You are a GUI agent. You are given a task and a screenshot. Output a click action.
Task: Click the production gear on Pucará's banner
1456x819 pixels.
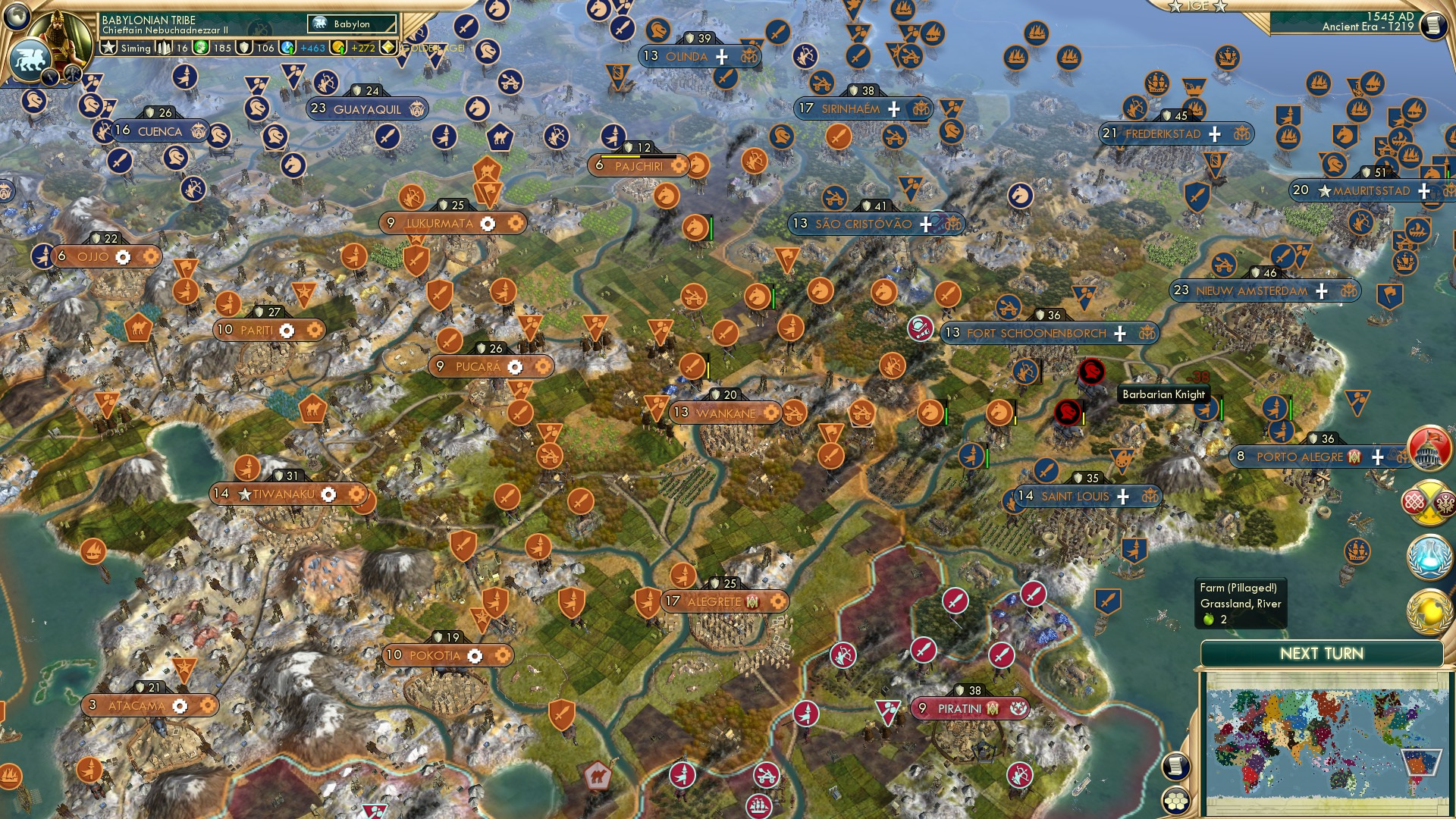coord(515,366)
